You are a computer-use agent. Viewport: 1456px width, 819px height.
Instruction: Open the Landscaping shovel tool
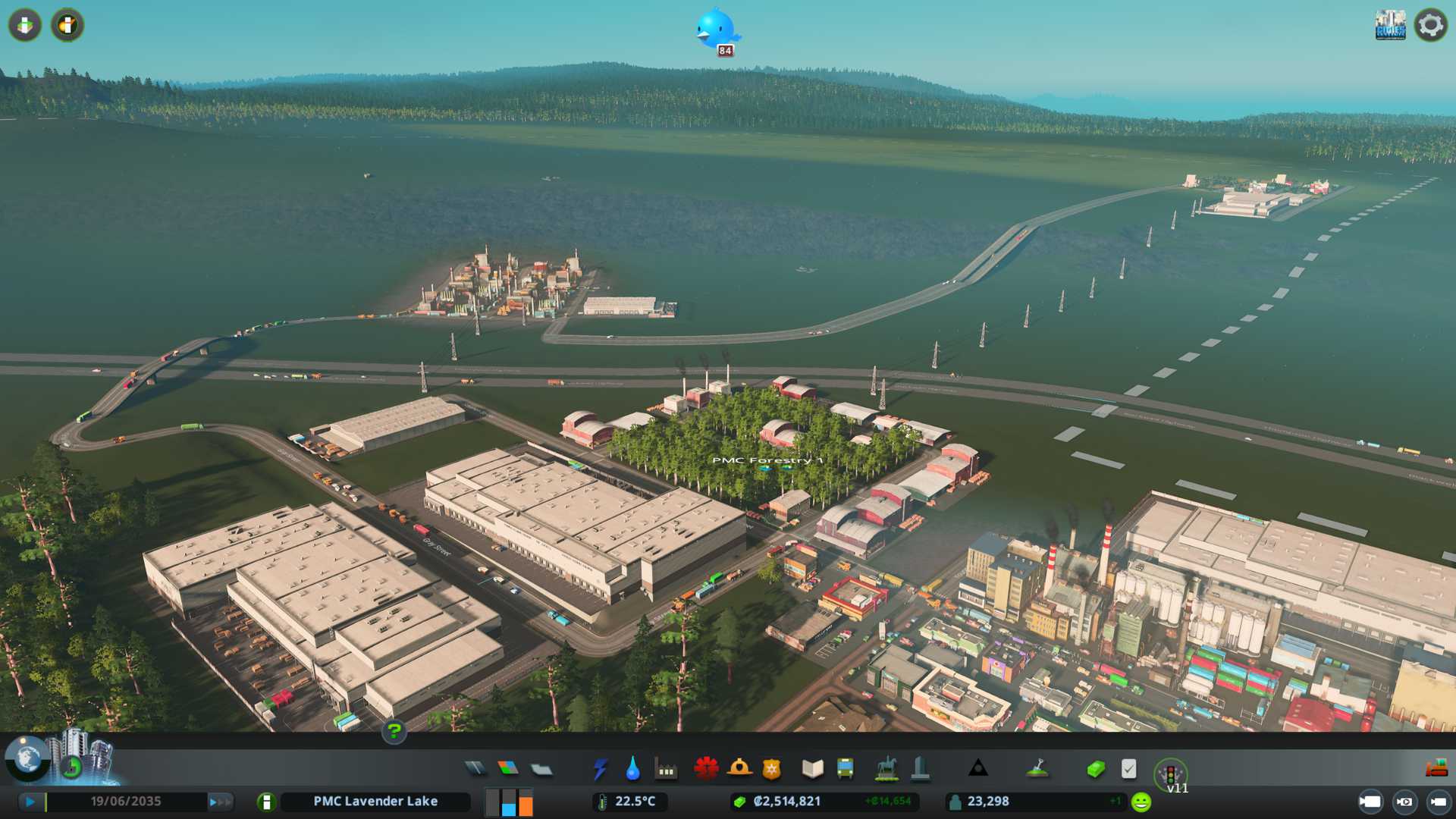(1037, 769)
